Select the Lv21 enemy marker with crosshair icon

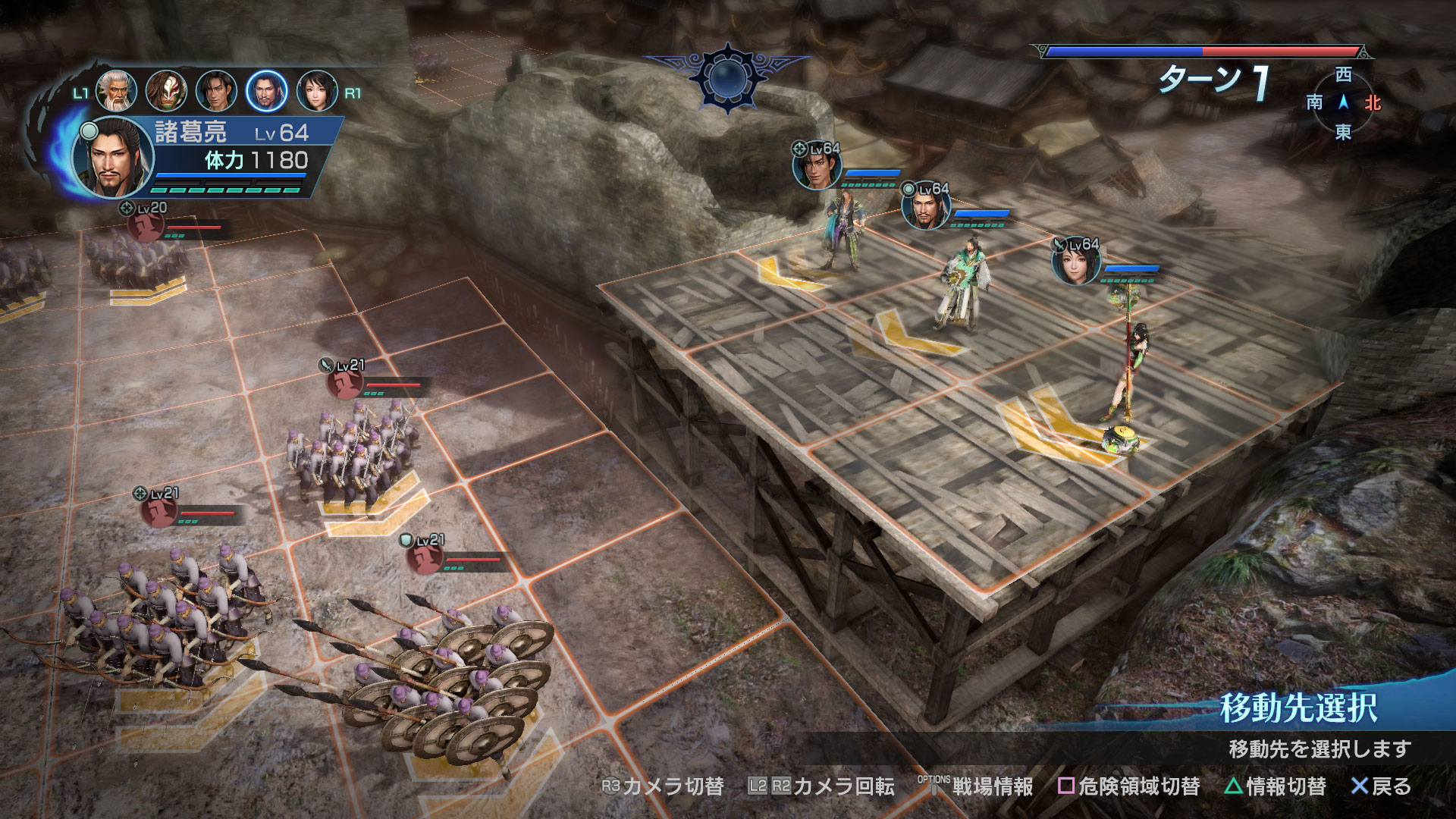159,510
